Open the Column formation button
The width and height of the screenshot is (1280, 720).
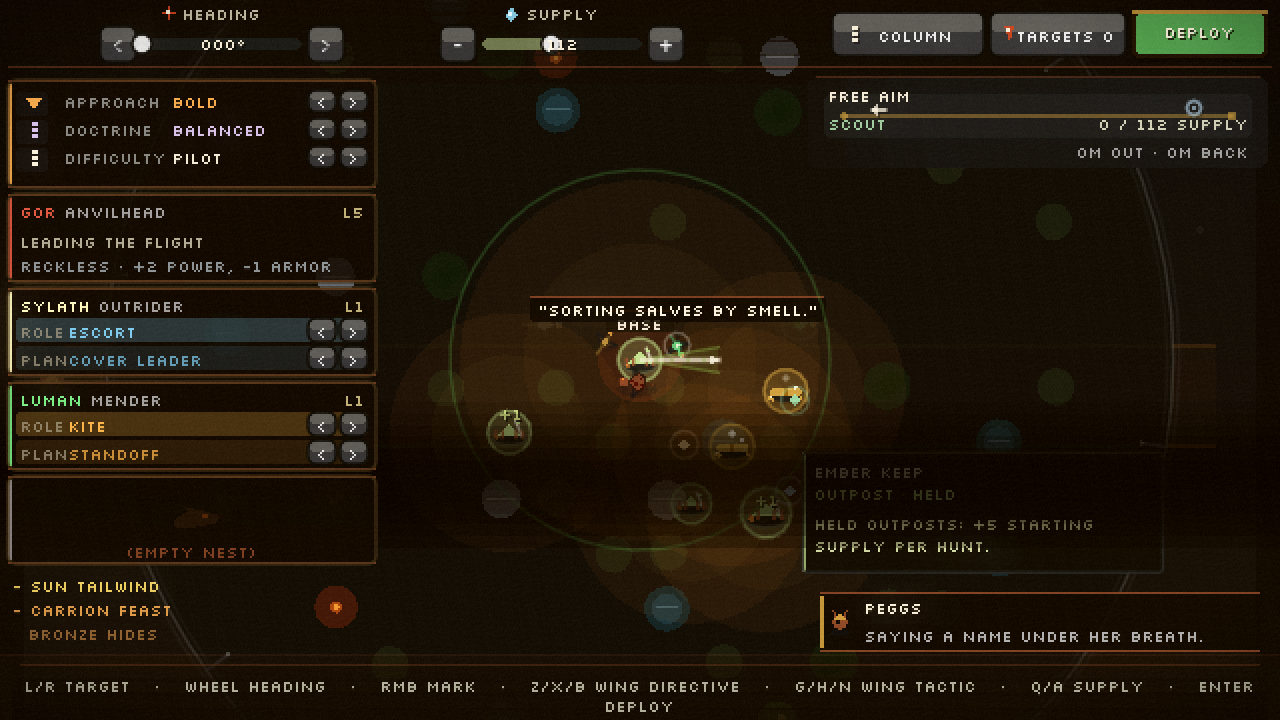[907, 36]
